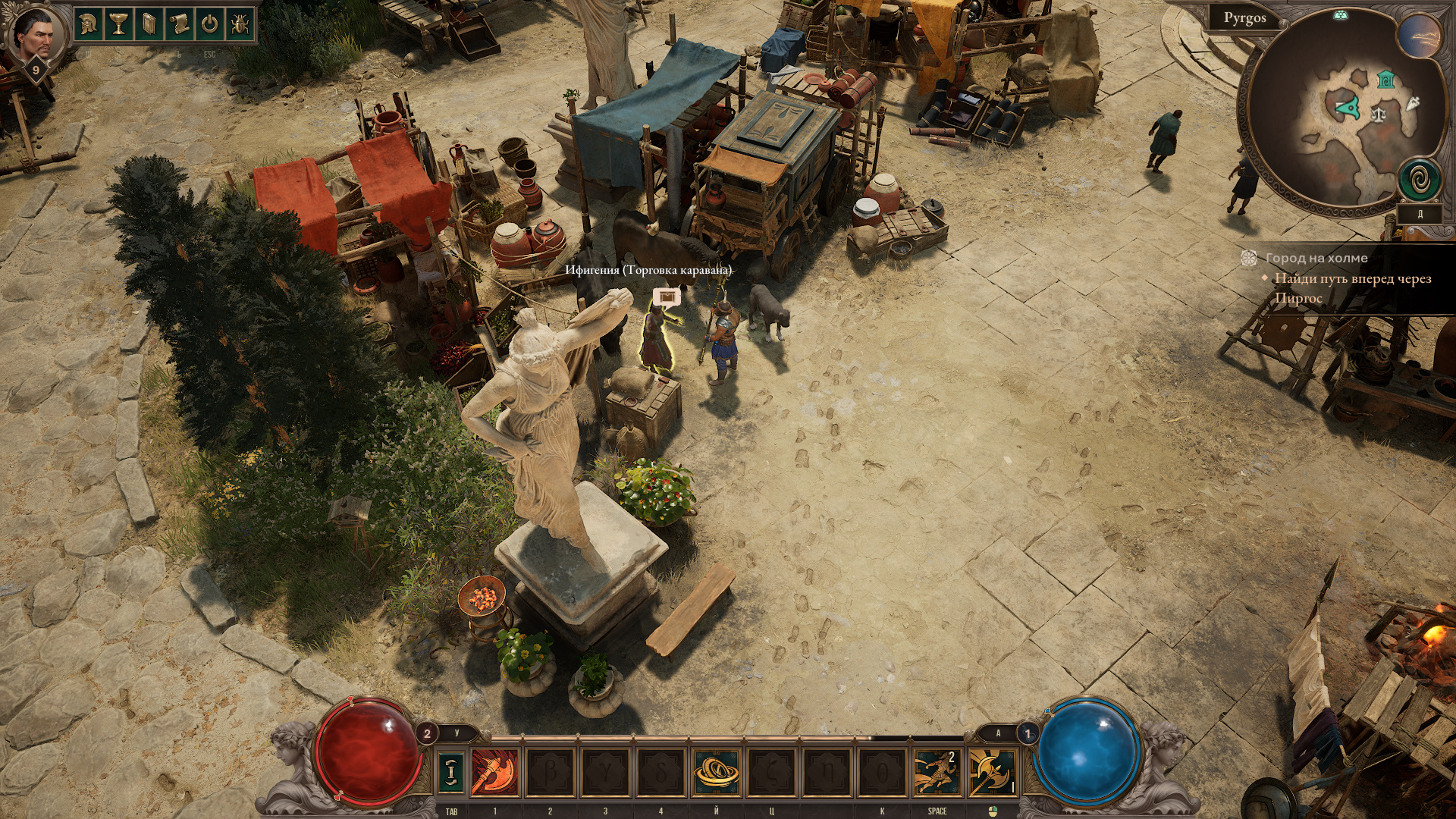
Task: Select the golden axe mouse skill
Action: pyautogui.click(x=991, y=772)
